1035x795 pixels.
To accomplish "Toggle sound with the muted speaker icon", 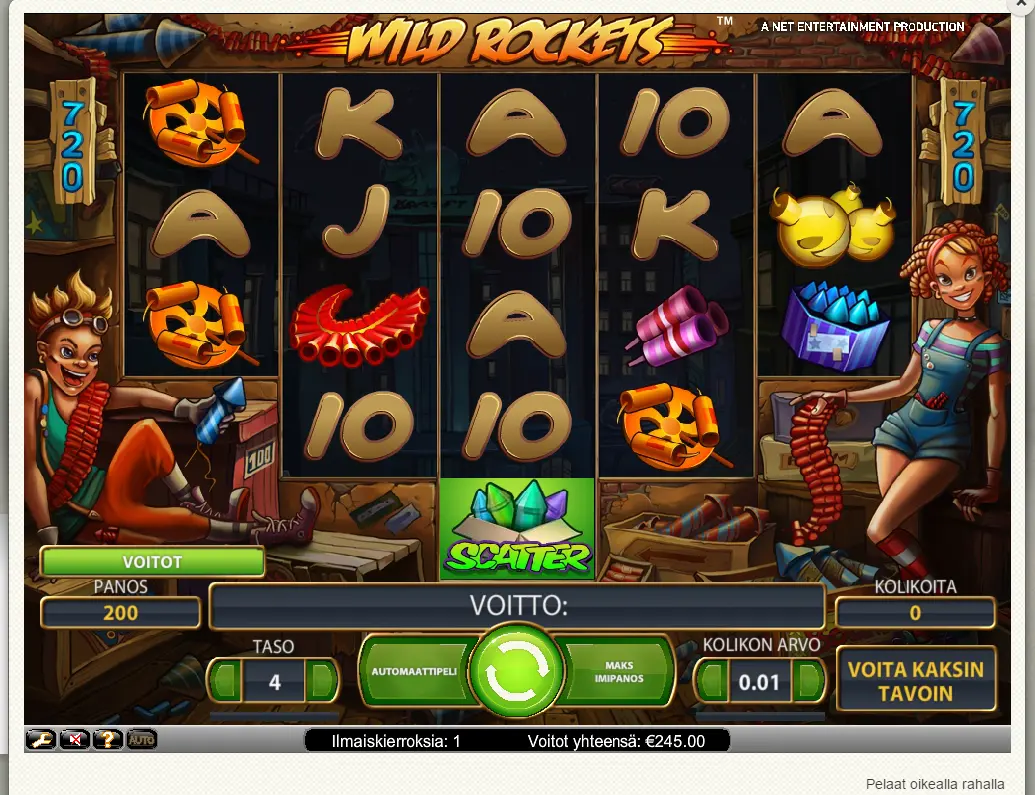I will pos(75,740).
